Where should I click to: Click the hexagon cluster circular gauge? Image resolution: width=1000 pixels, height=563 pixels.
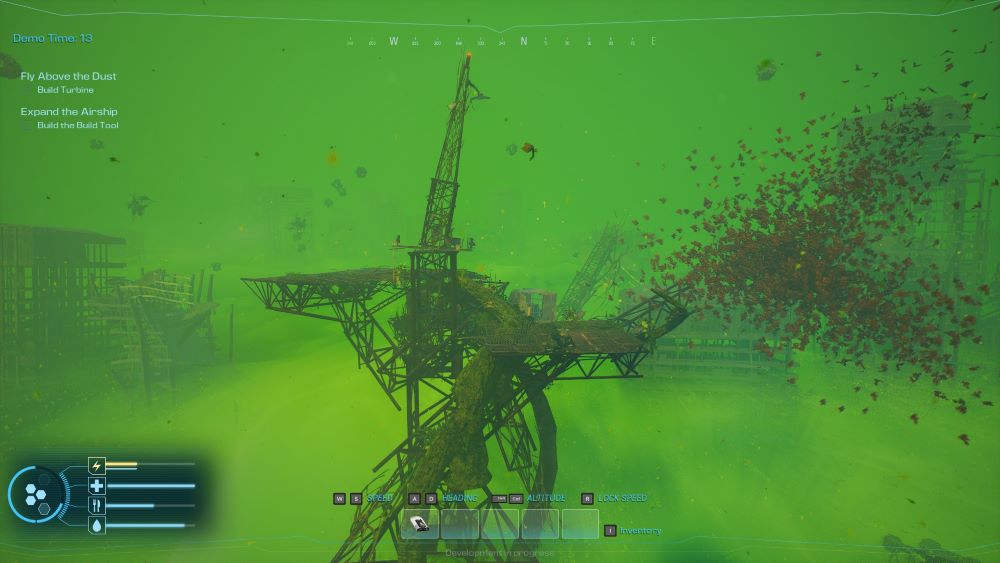pyautogui.click(x=37, y=494)
